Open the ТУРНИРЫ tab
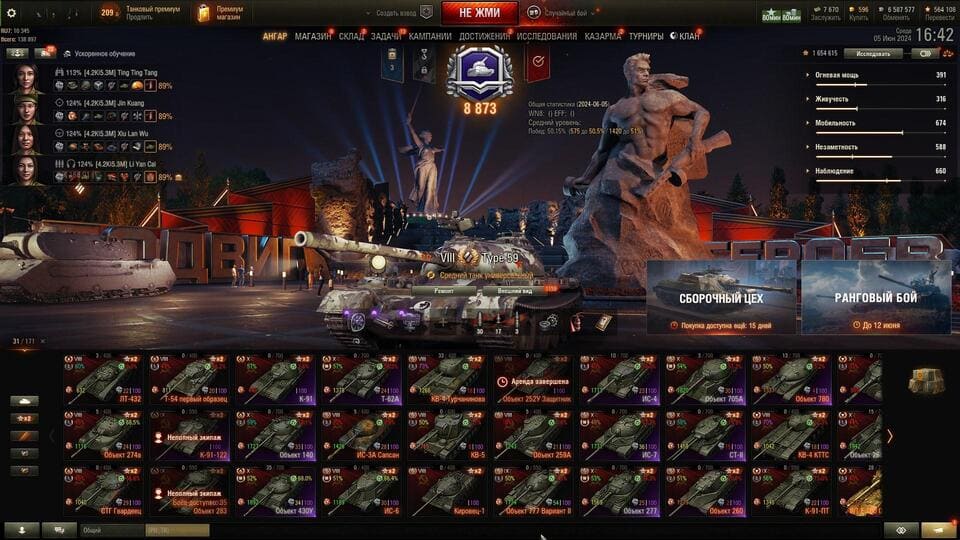The width and height of the screenshot is (960, 540). [646, 37]
